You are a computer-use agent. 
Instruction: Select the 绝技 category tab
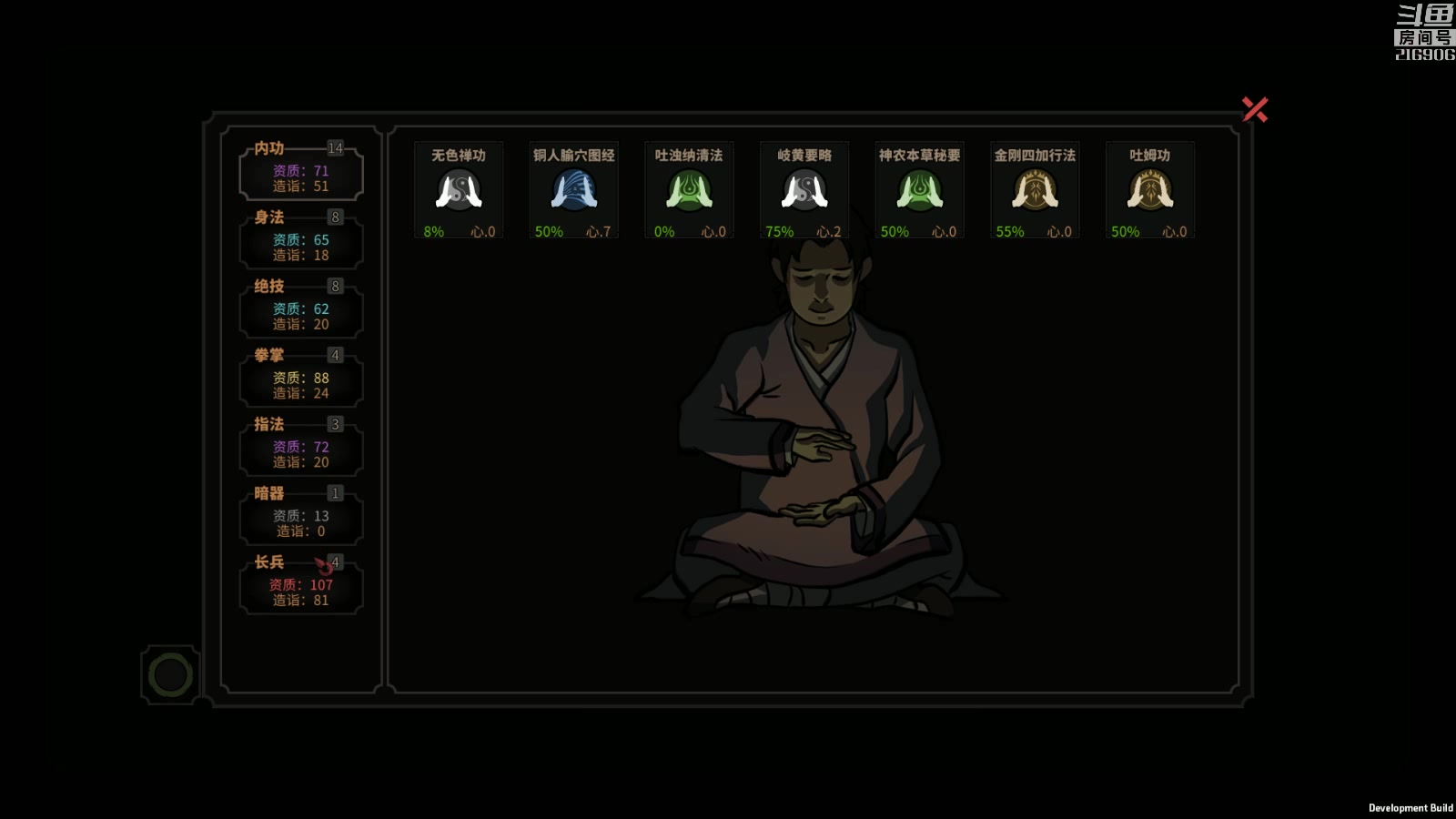click(301, 309)
